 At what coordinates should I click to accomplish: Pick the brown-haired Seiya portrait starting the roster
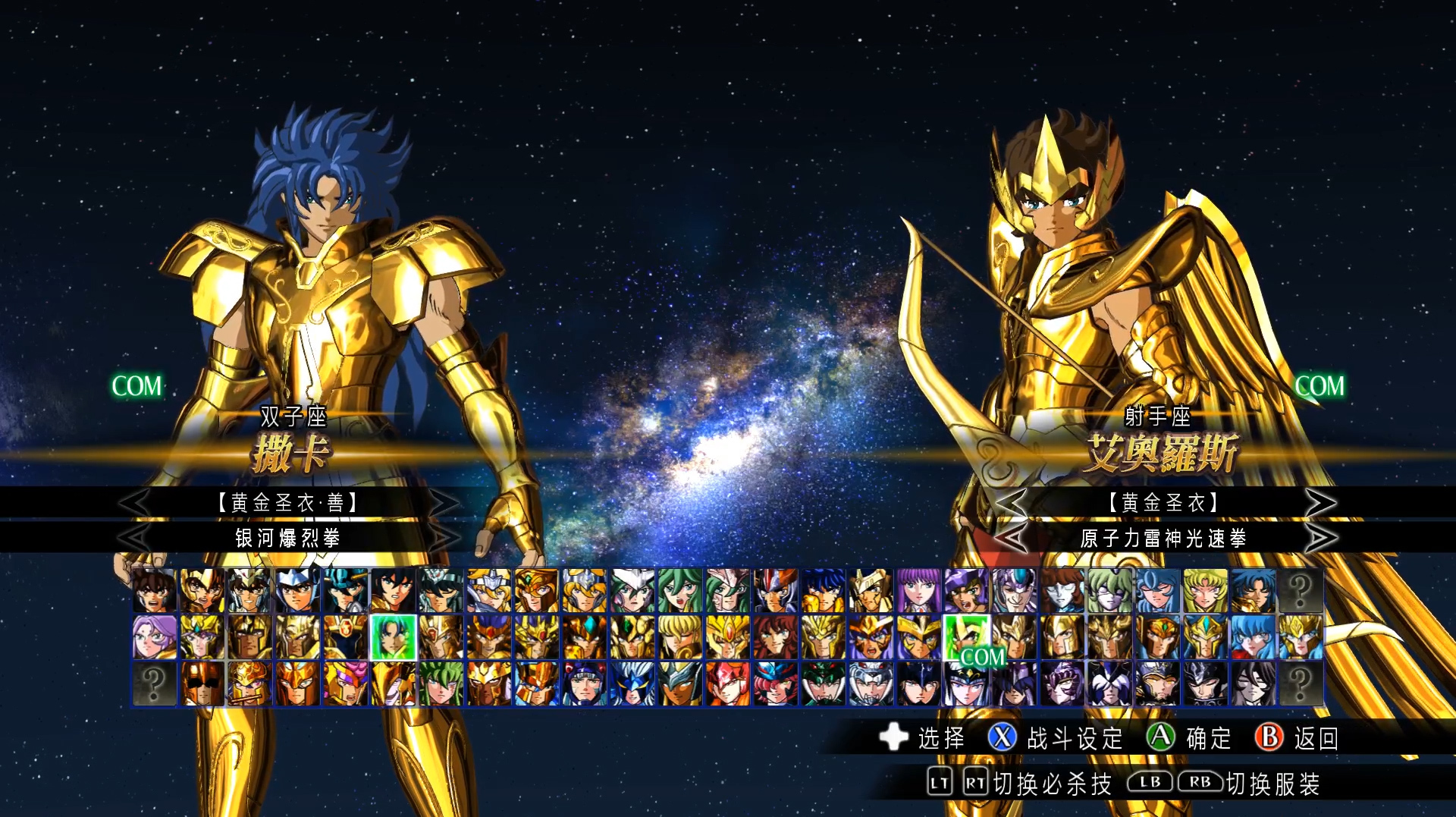(155, 591)
